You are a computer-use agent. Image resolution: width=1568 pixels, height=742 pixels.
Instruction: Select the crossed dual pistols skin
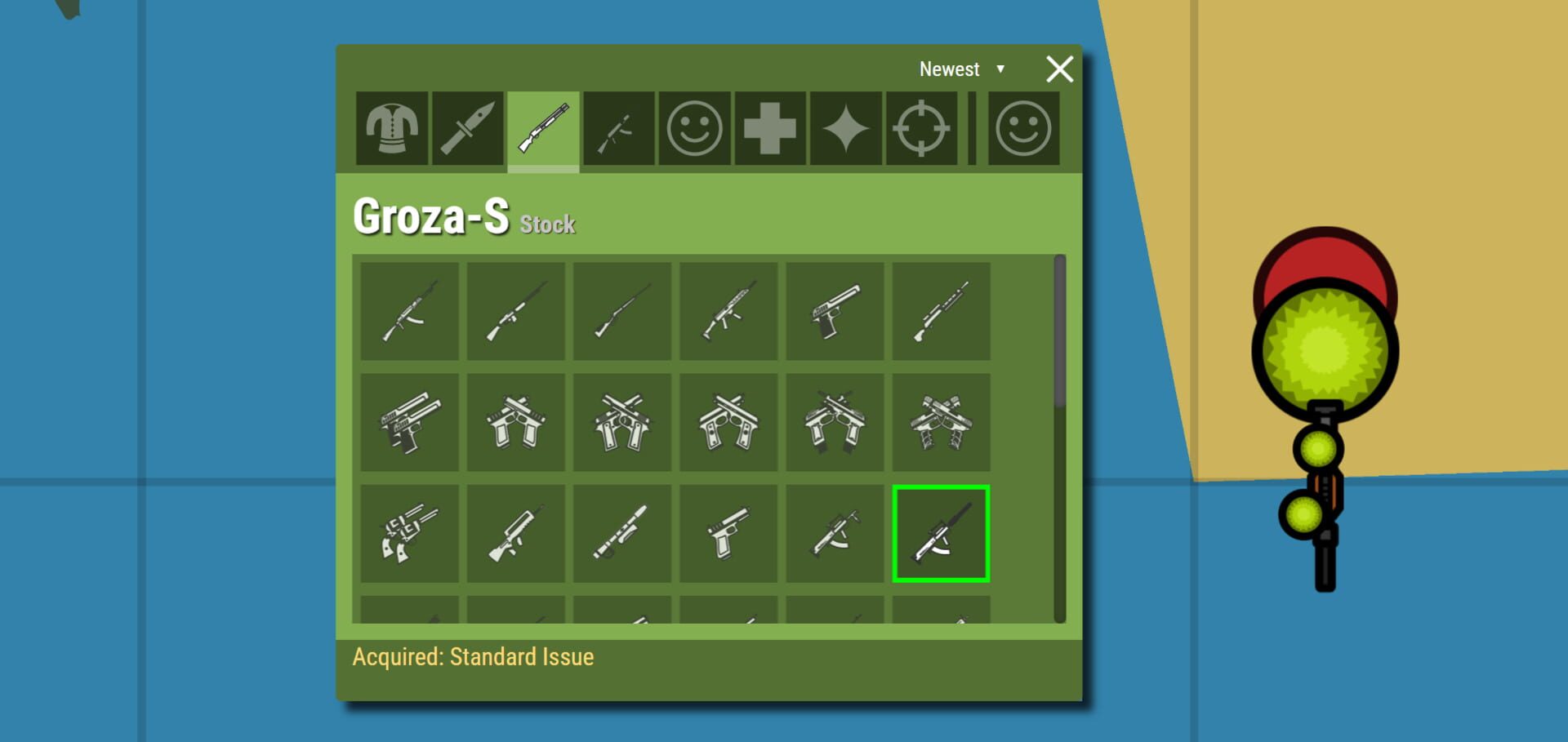click(621, 423)
